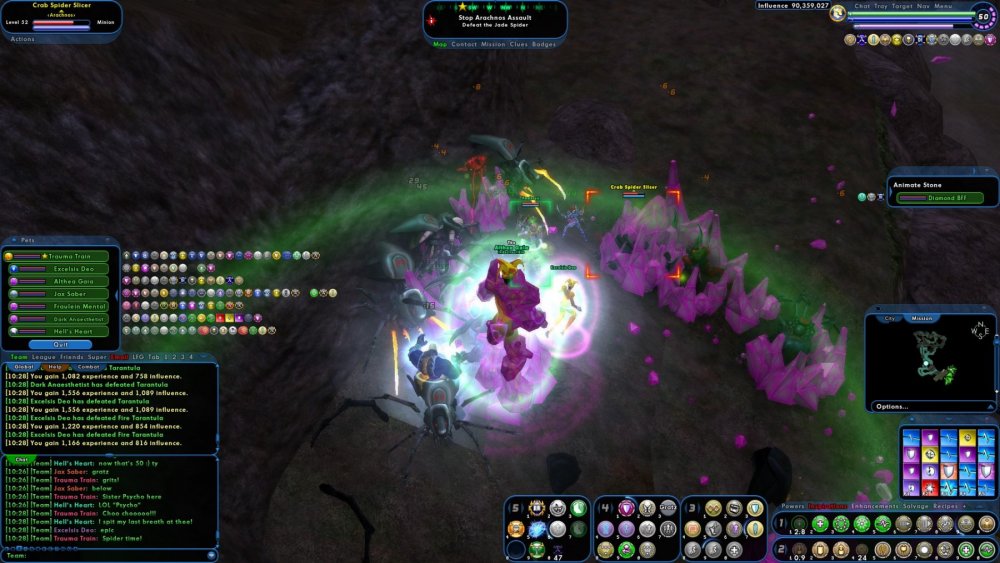Switch minimap to the City tab

[889, 318]
